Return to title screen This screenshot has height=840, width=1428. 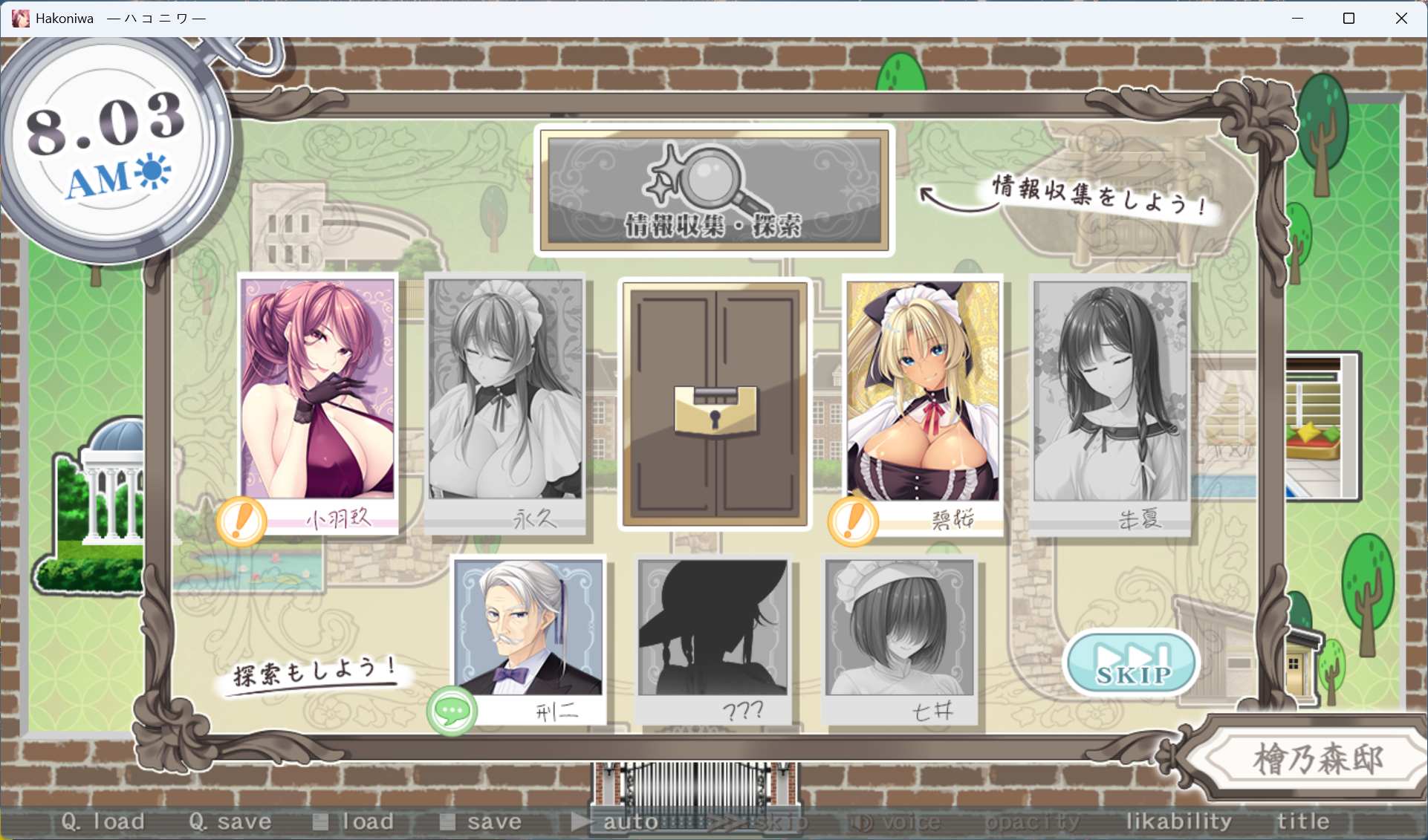(x=1303, y=821)
